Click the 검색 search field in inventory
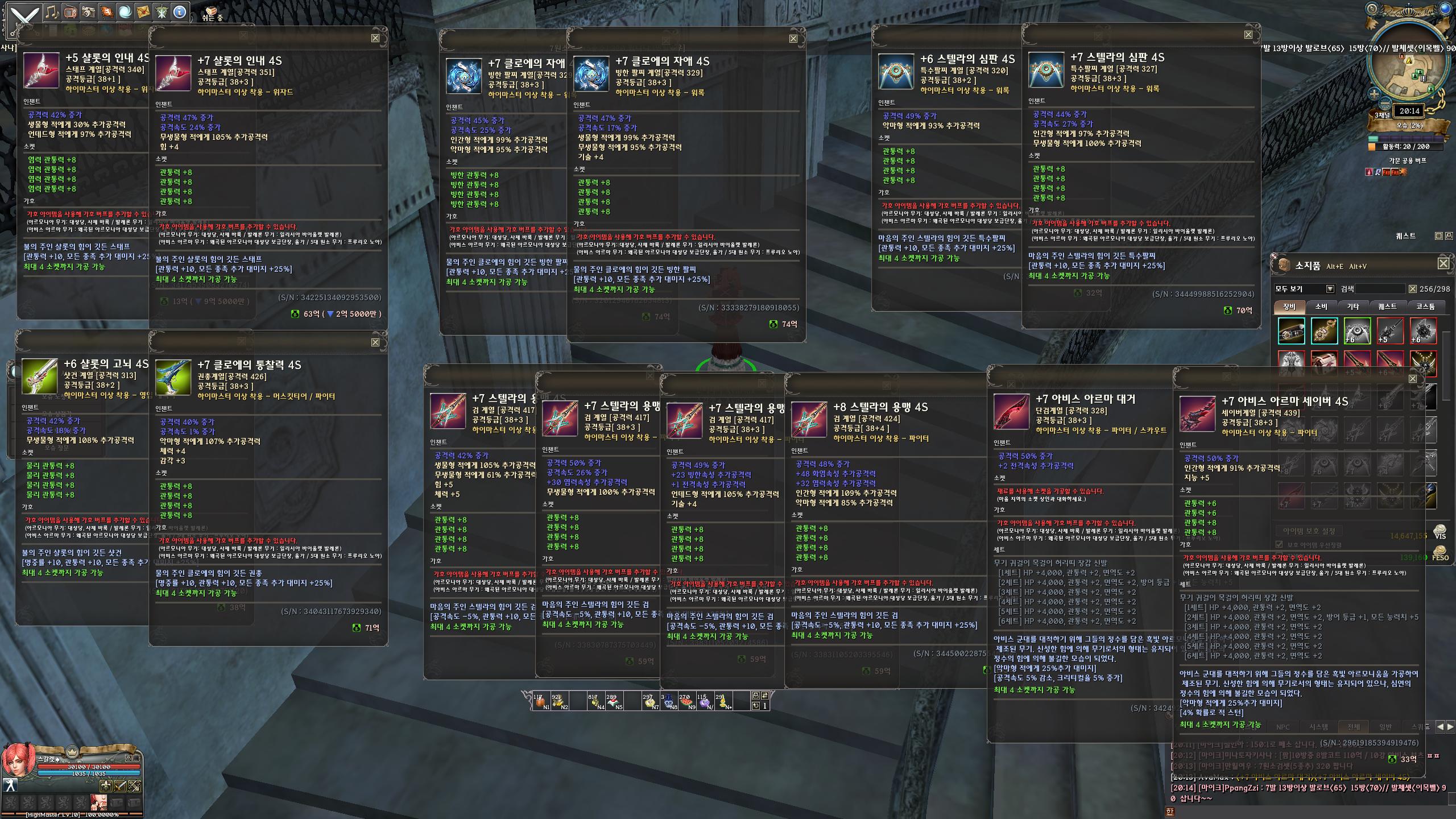This screenshot has height=819, width=1456. click(1380, 289)
